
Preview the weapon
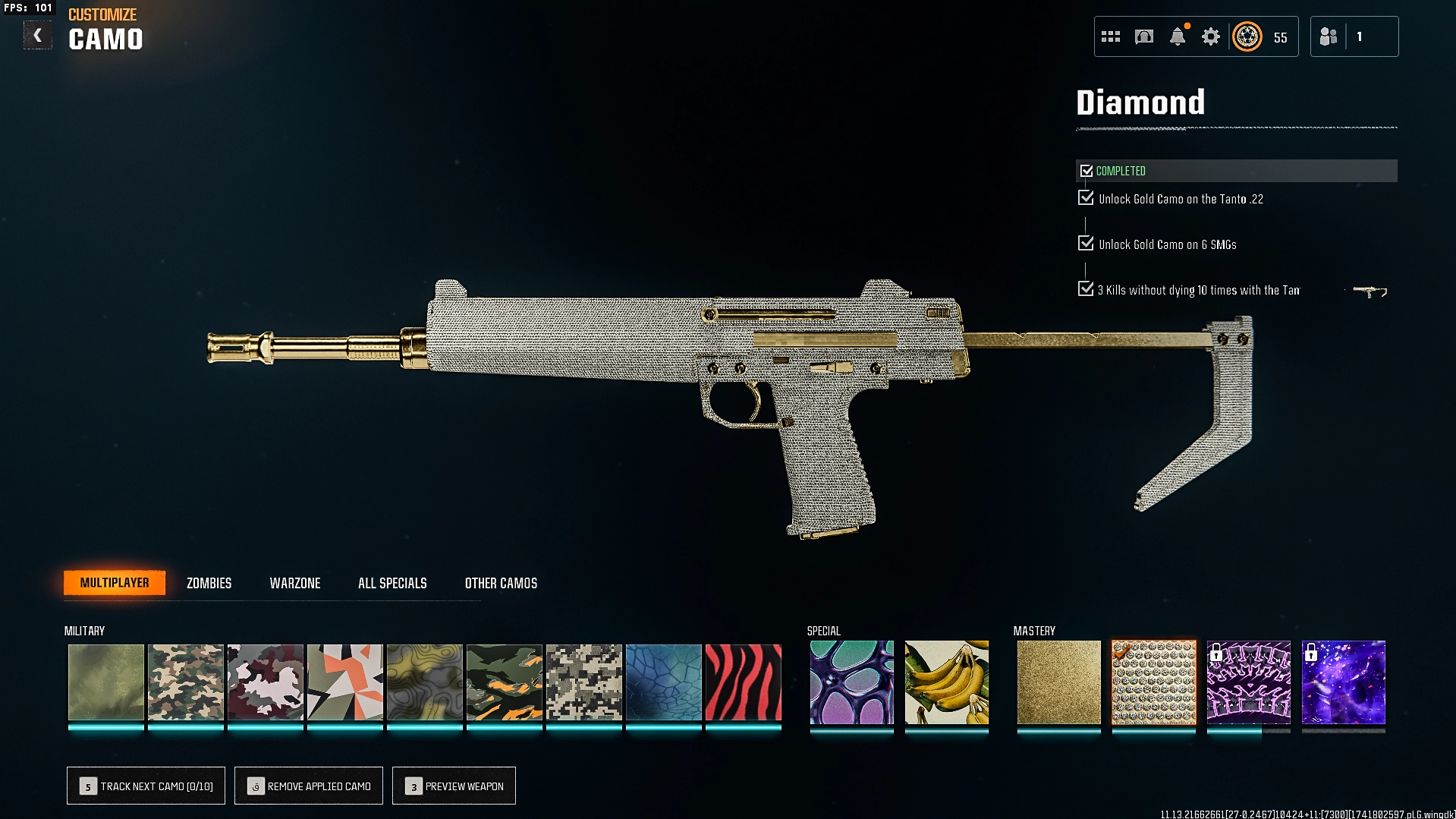click(454, 786)
